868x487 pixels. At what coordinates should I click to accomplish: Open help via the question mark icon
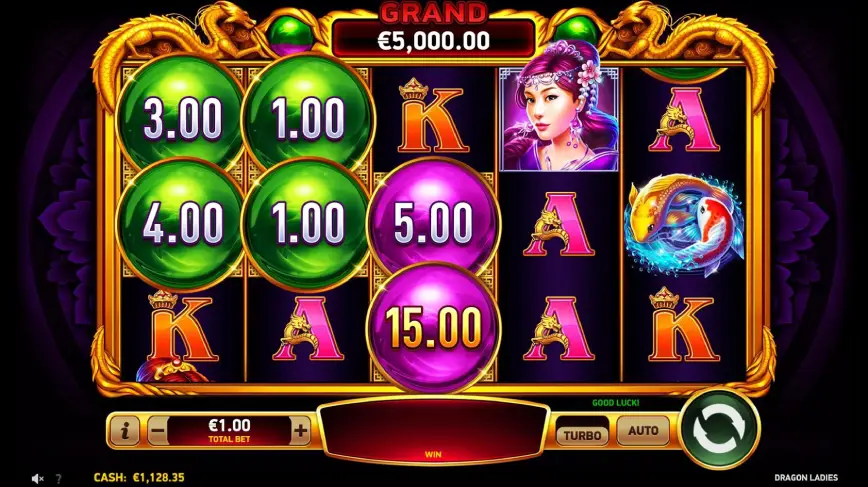click(x=58, y=479)
